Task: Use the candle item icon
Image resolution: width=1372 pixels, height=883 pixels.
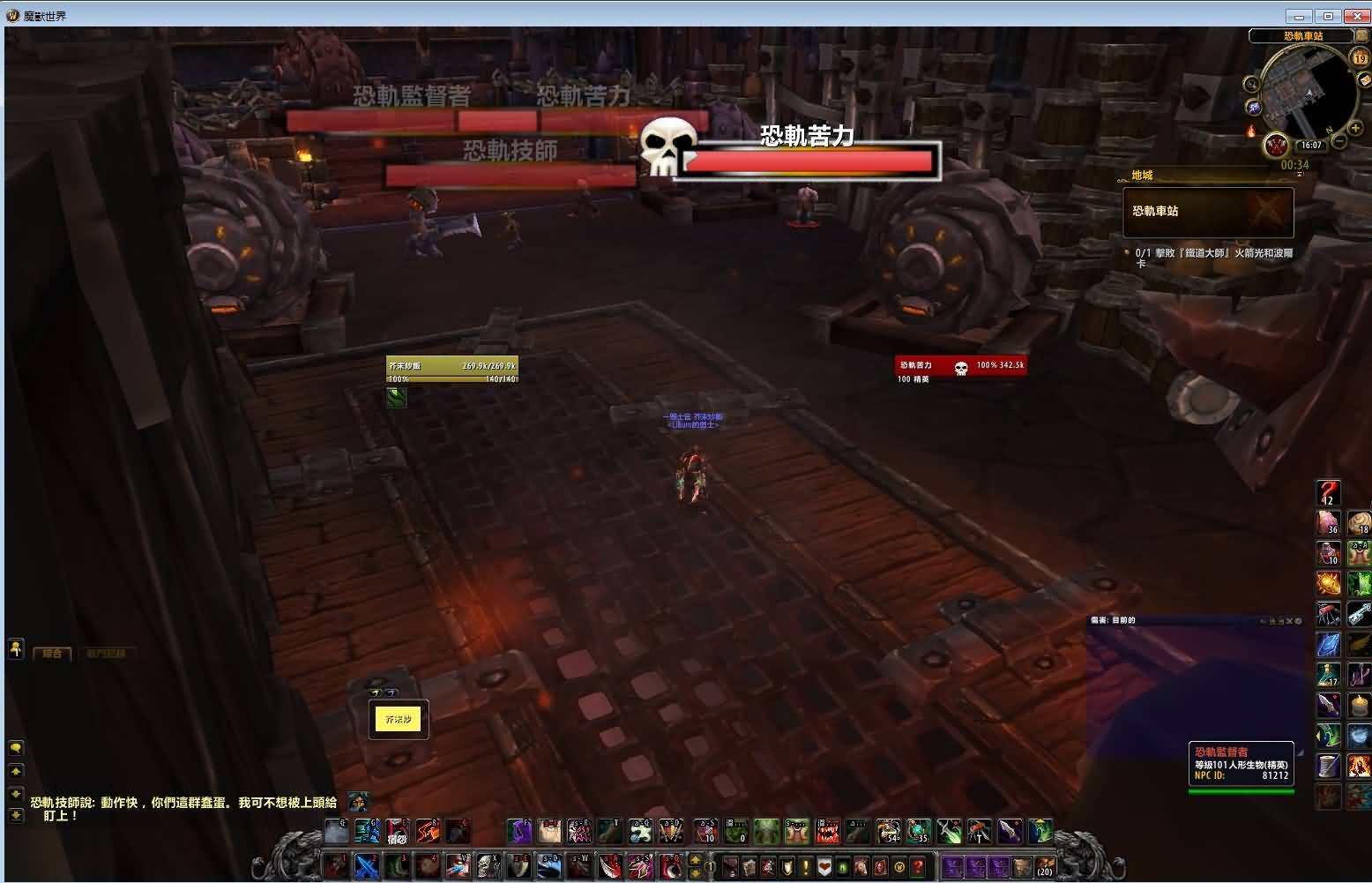Action: tap(1359, 706)
